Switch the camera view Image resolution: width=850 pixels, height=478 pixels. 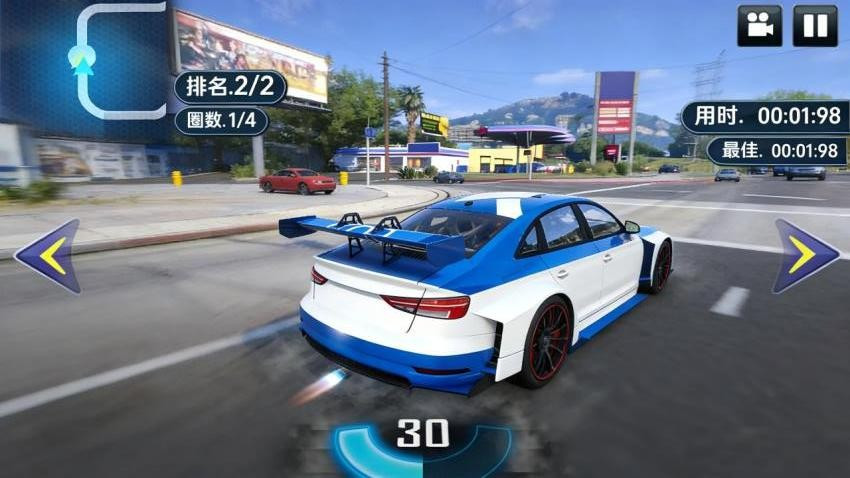[759, 26]
